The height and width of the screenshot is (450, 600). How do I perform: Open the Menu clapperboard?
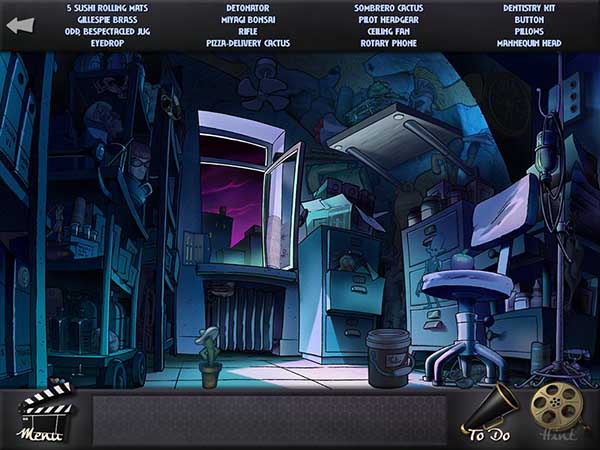(x=43, y=413)
